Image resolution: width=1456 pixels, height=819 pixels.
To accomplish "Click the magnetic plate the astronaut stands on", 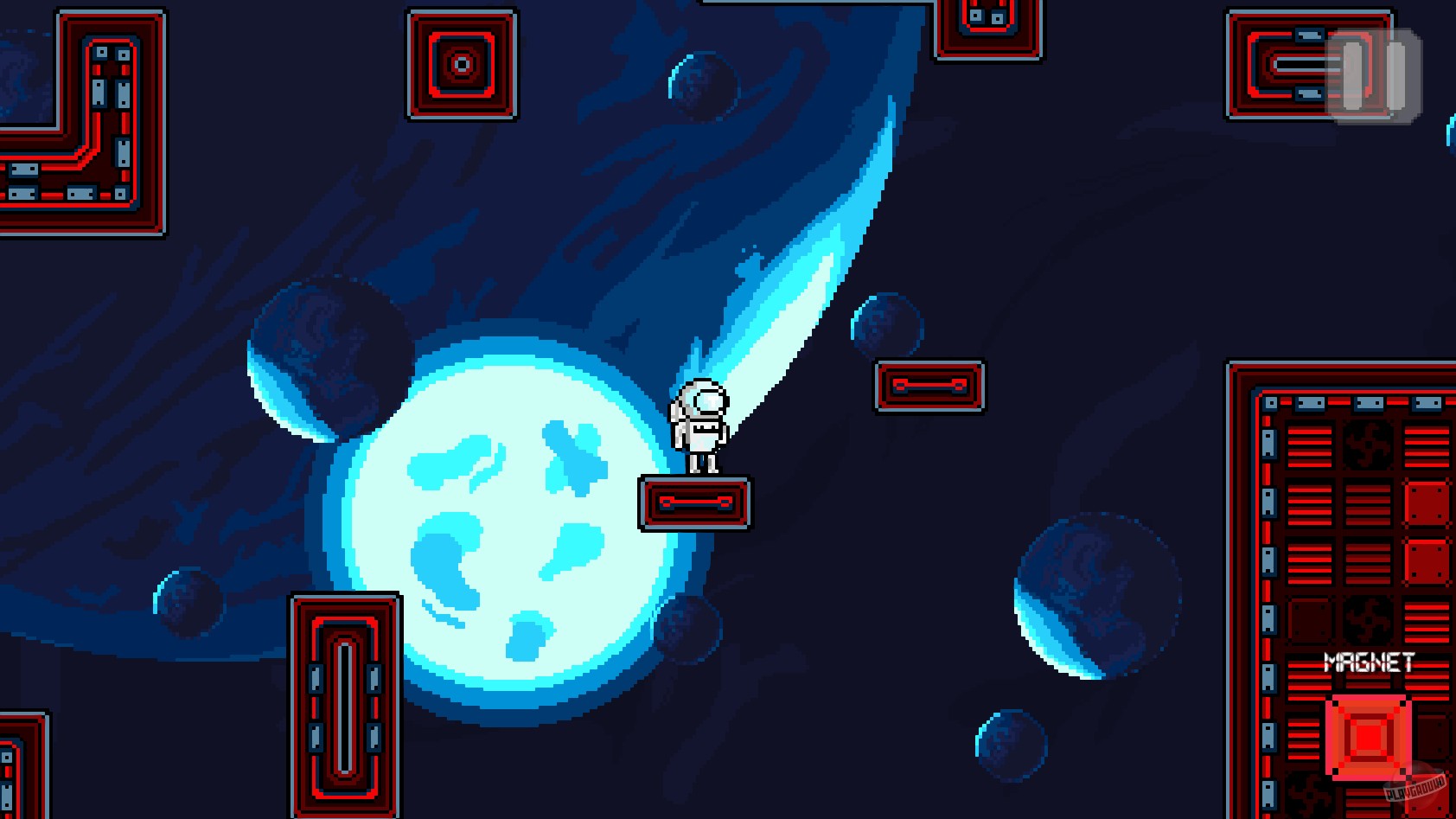I will [696, 502].
